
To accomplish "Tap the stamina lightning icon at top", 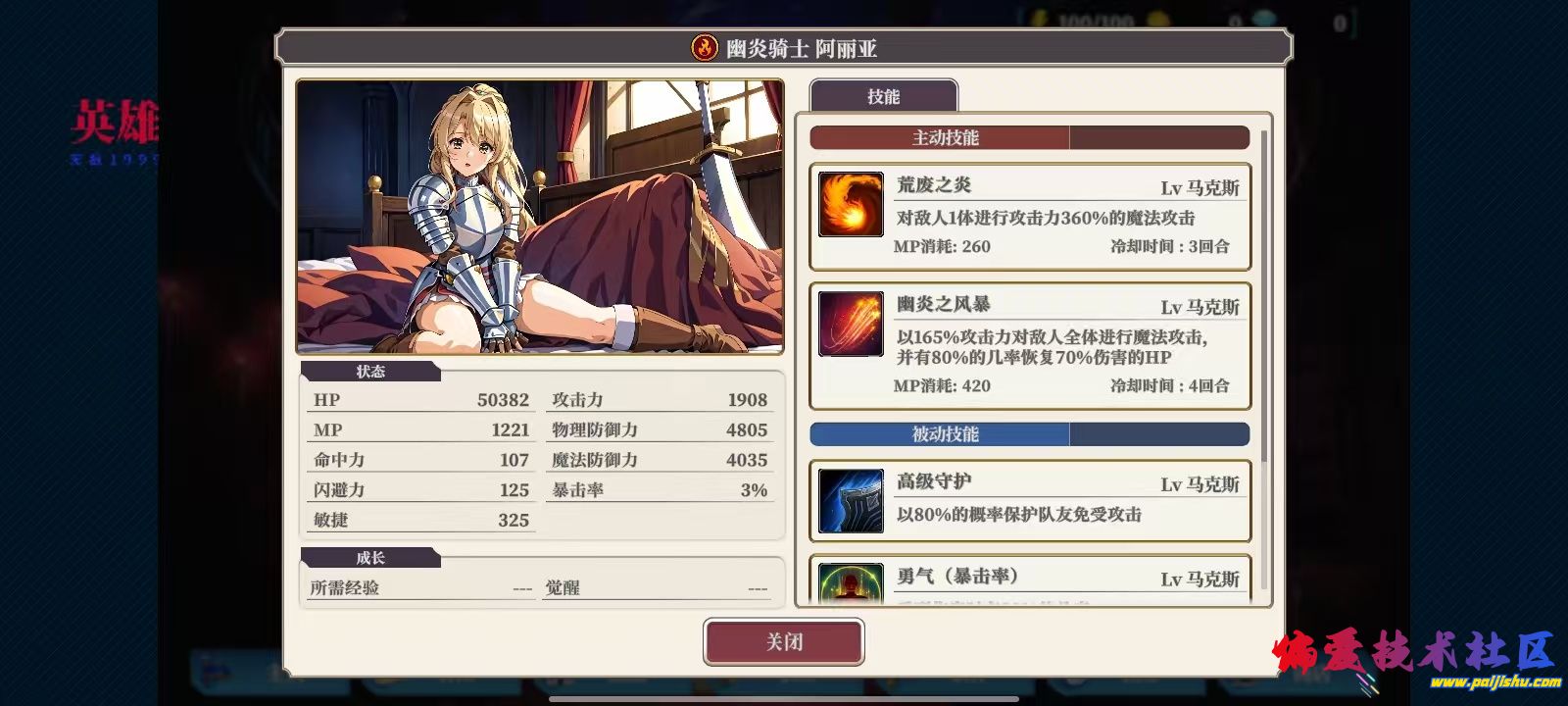I will [1037, 14].
